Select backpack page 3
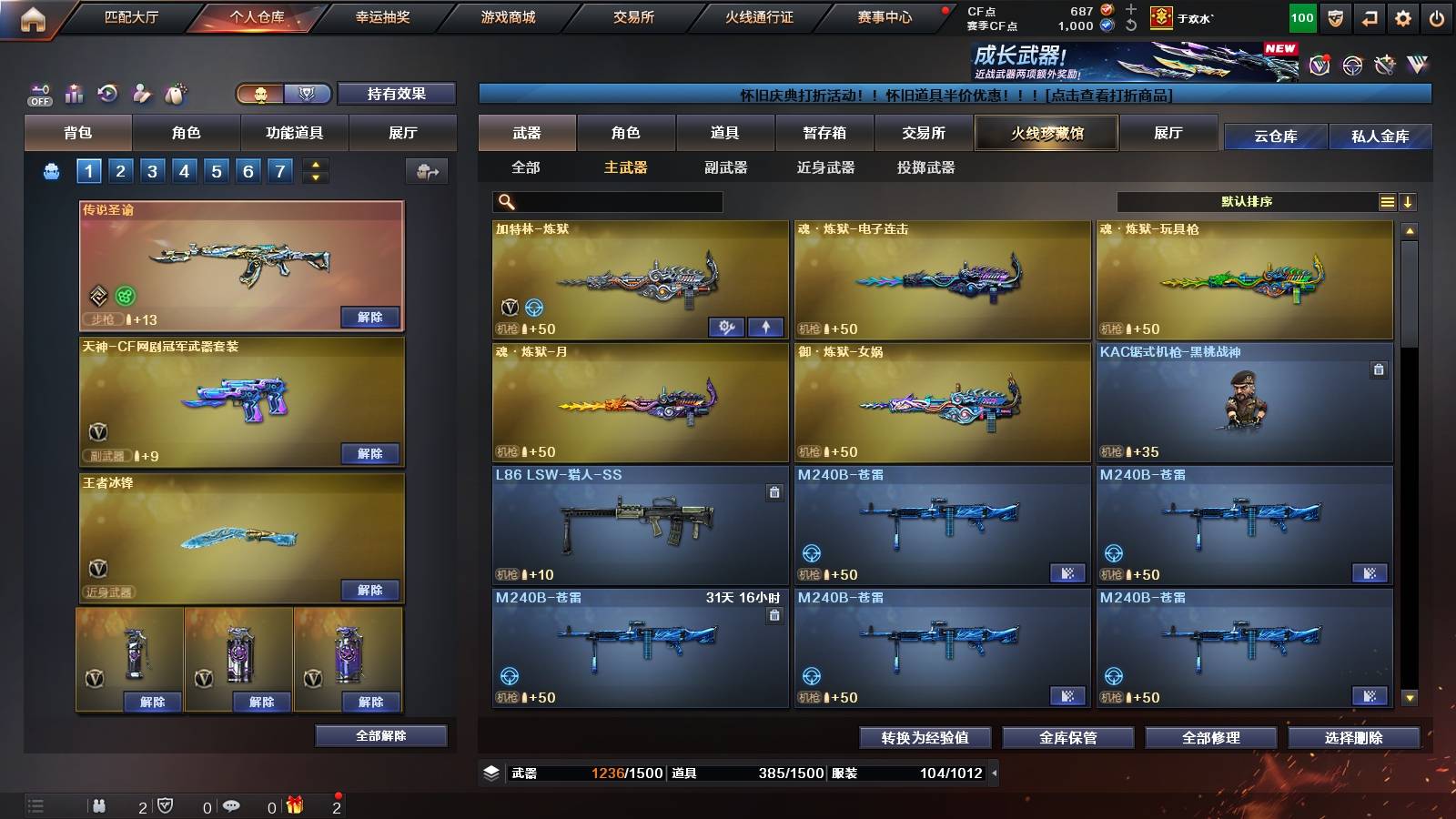Image resolution: width=1456 pixels, height=819 pixels. pyautogui.click(x=150, y=170)
